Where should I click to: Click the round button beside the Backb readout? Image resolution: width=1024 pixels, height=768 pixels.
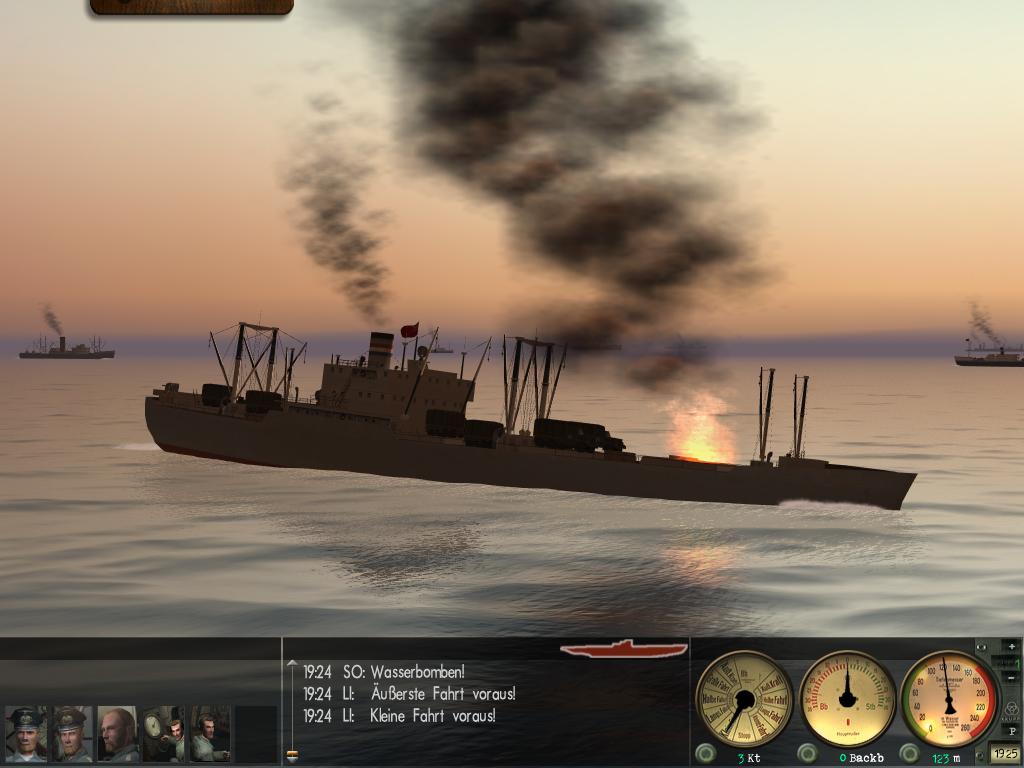[x=807, y=753]
